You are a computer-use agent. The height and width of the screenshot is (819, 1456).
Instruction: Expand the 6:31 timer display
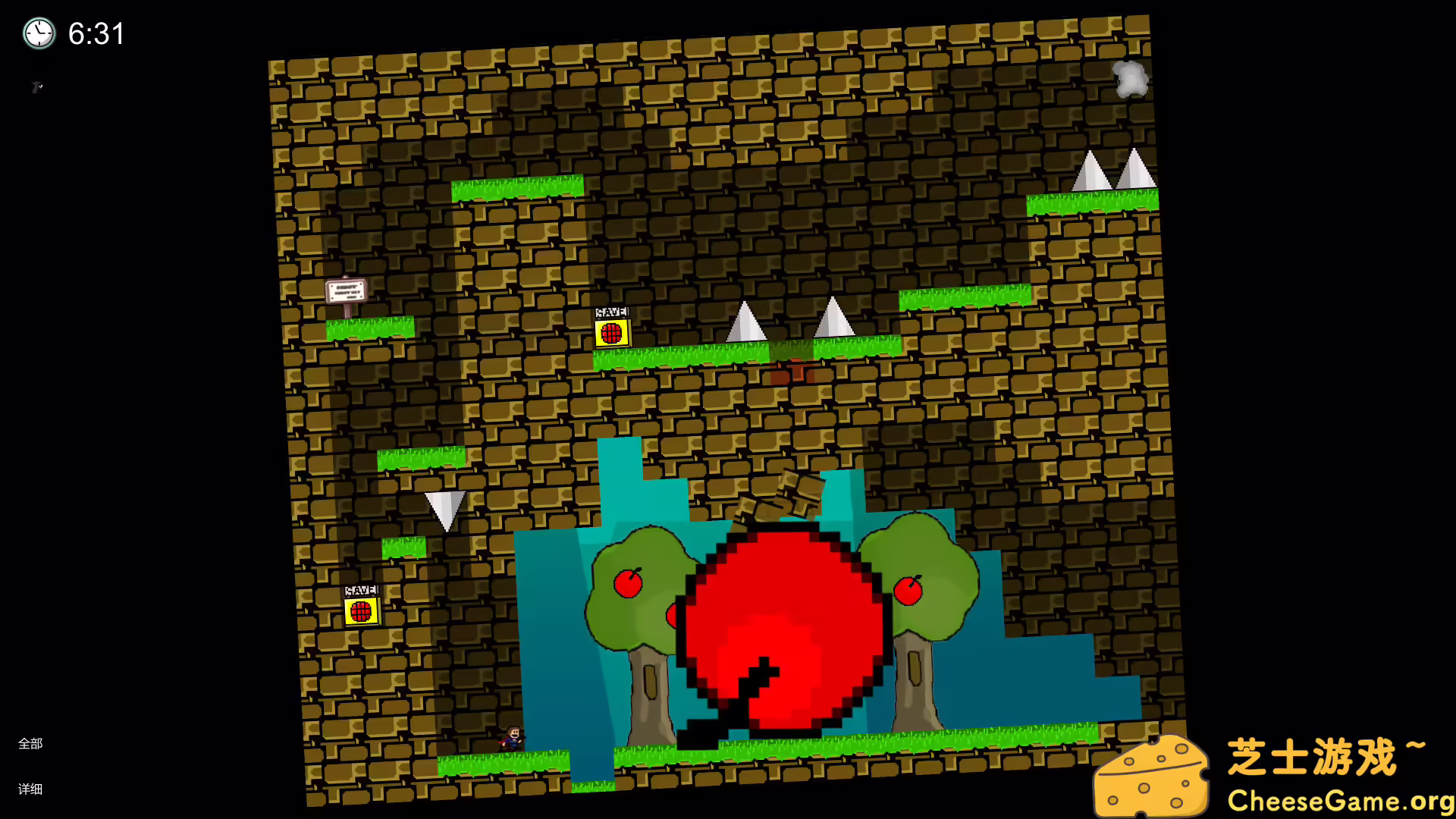tap(96, 33)
